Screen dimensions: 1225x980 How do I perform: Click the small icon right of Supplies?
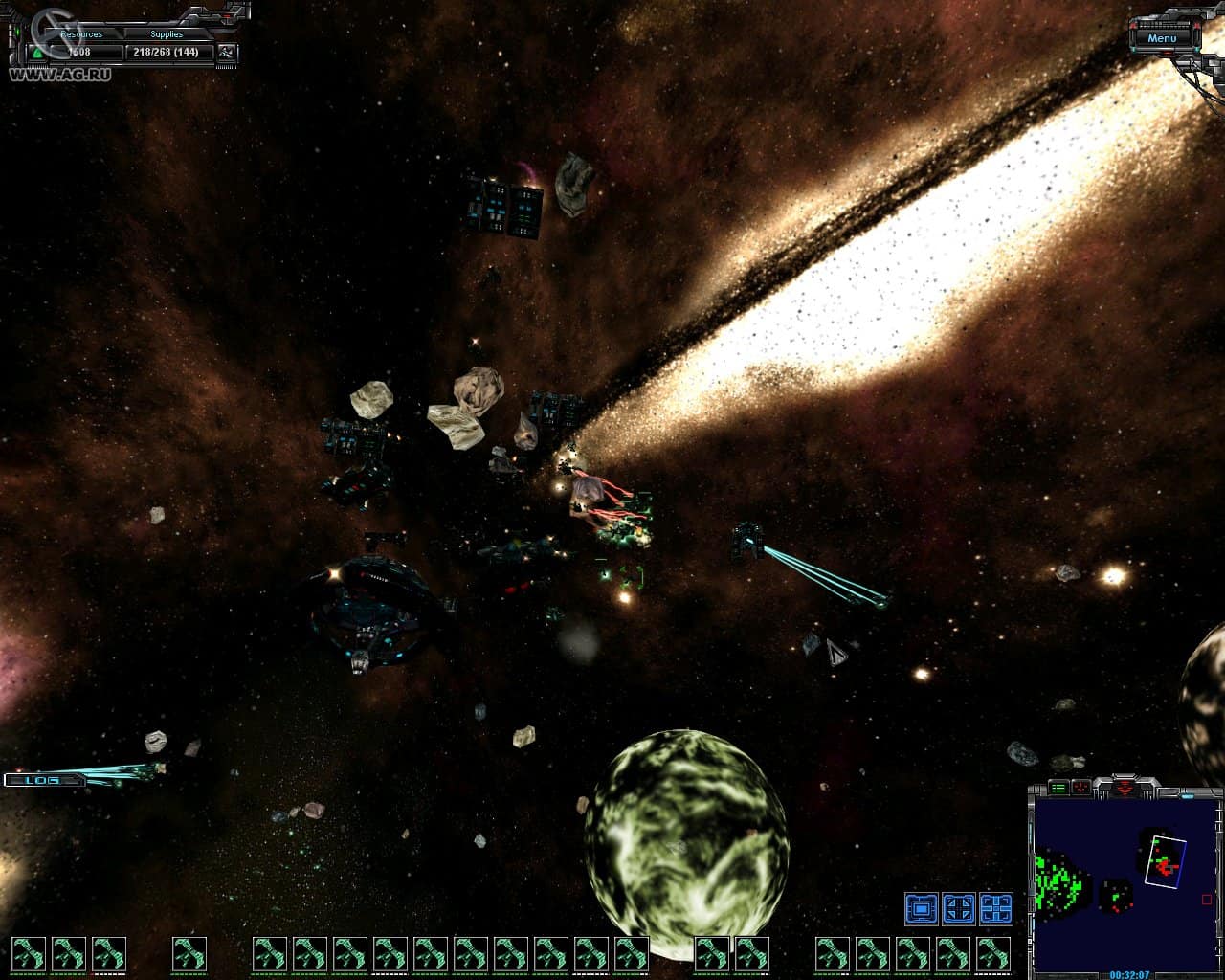point(226,52)
